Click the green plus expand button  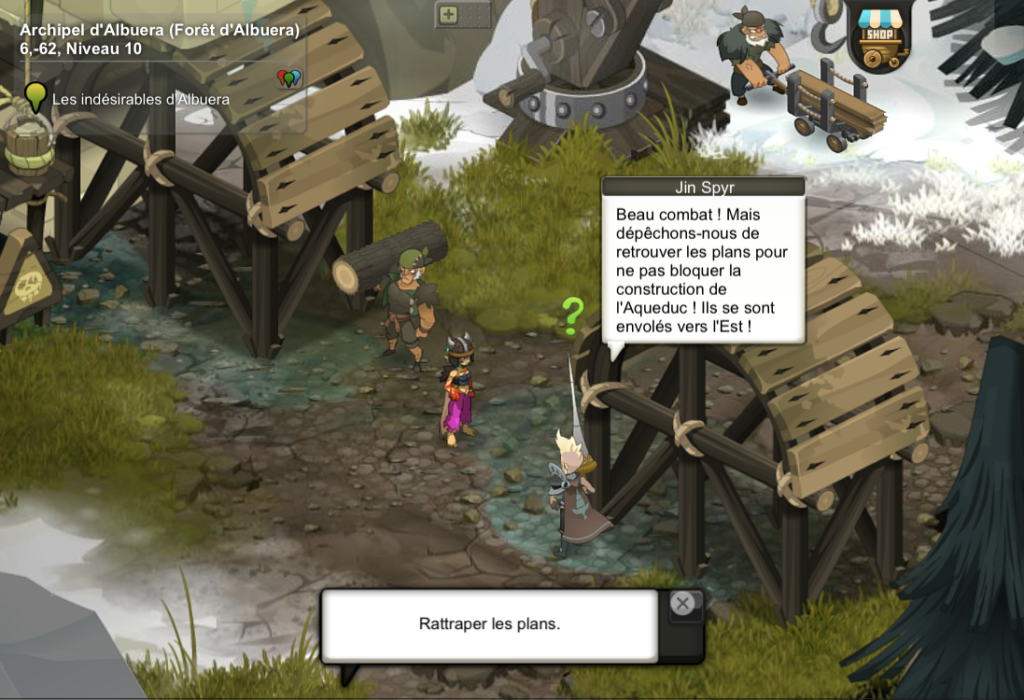pyautogui.click(x=449, y=14)
